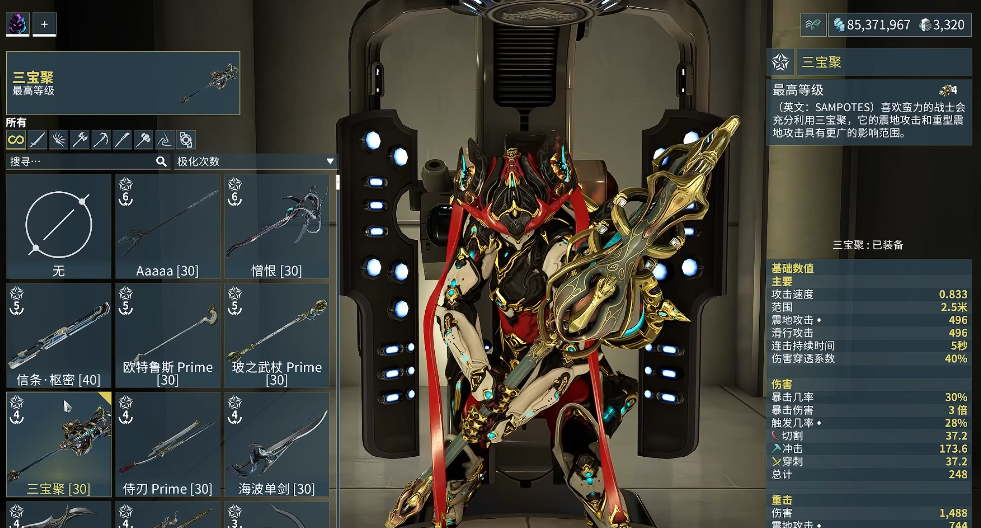Pick the 信条·枢密 [40] weapon tile
The width and height of the screenshot is (981, 528).
tap(58, 335)
